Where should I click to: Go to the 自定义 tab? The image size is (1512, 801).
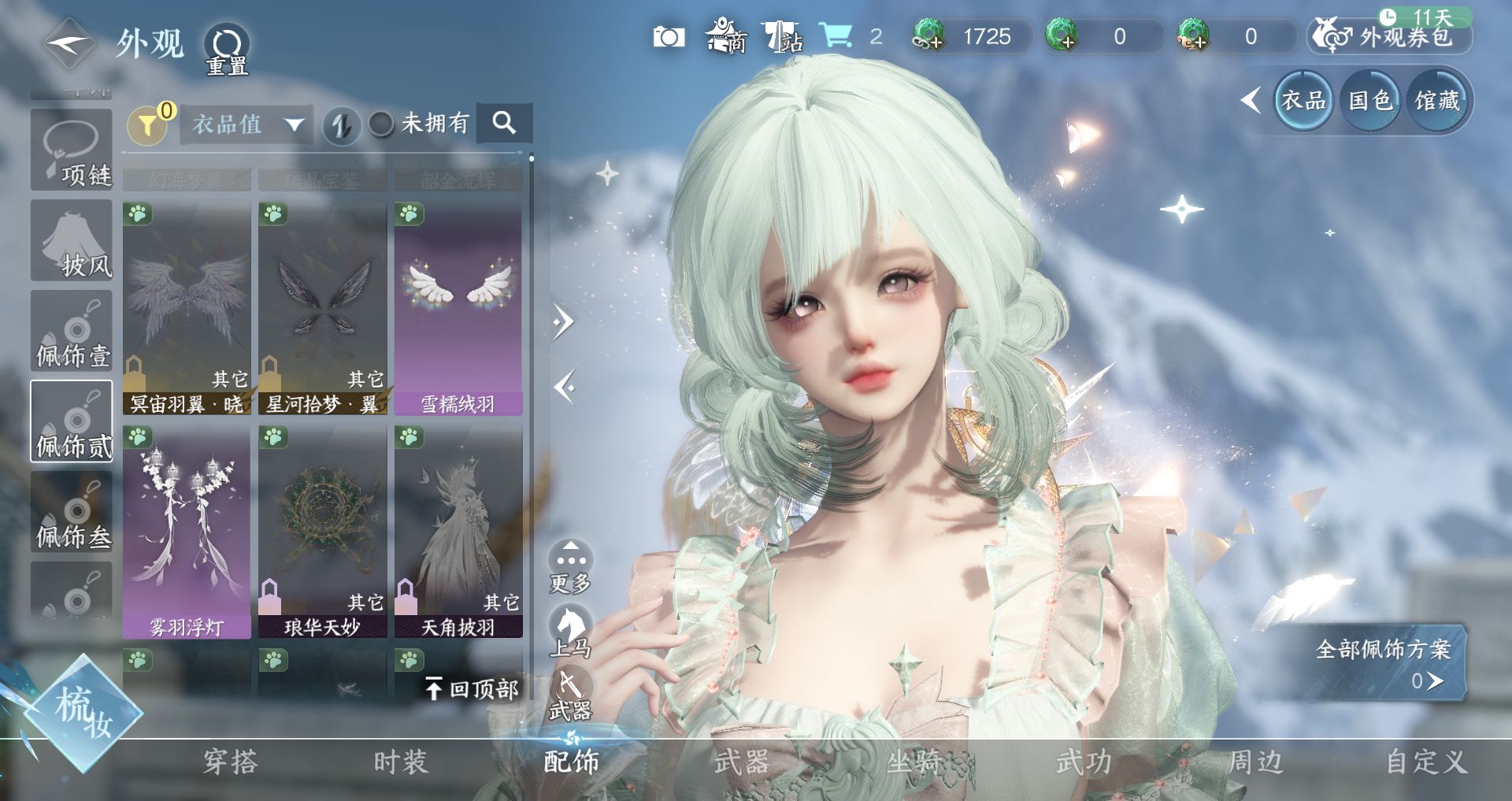click(x=1426, y=762)
